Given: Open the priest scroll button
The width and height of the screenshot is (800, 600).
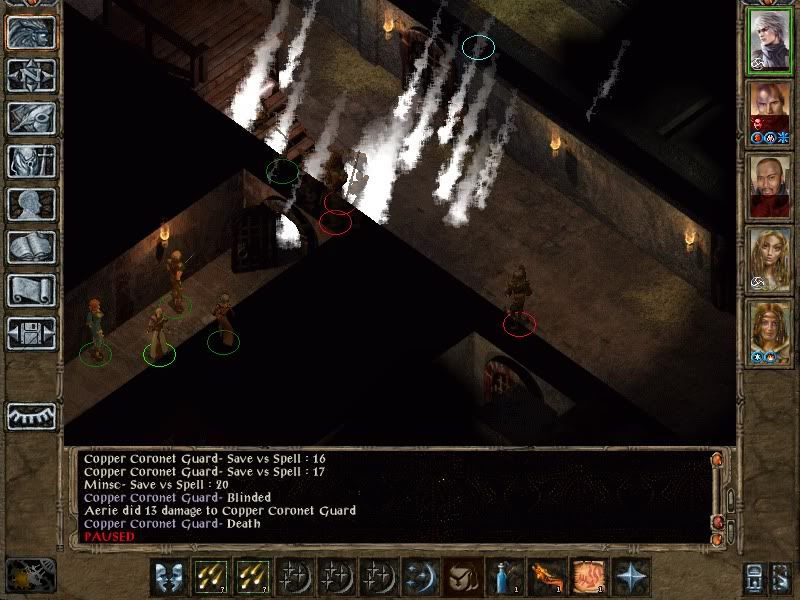Looking at the screenshot, I should tap(31, 290).
